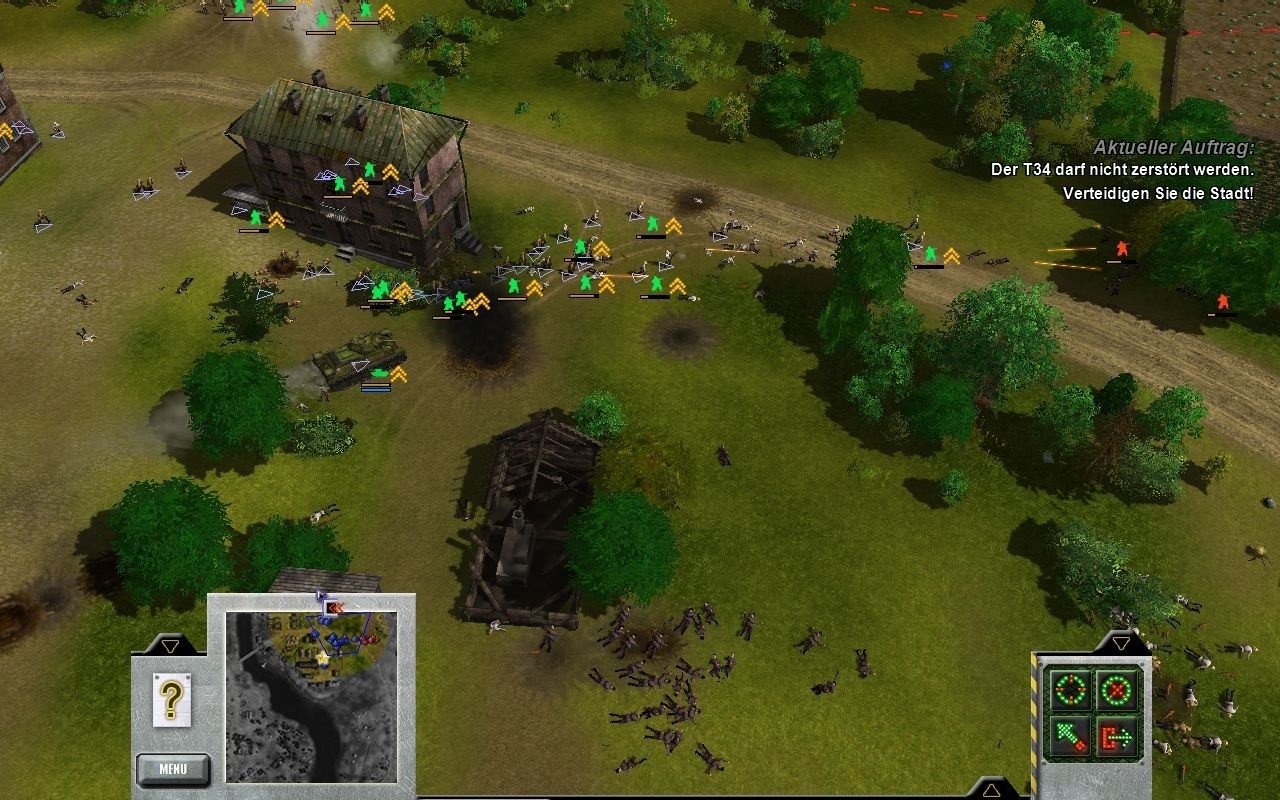Screen dimensions: 1280x800
Task: Activate the crosshair attack command
Action: (x=1068, y=689)
